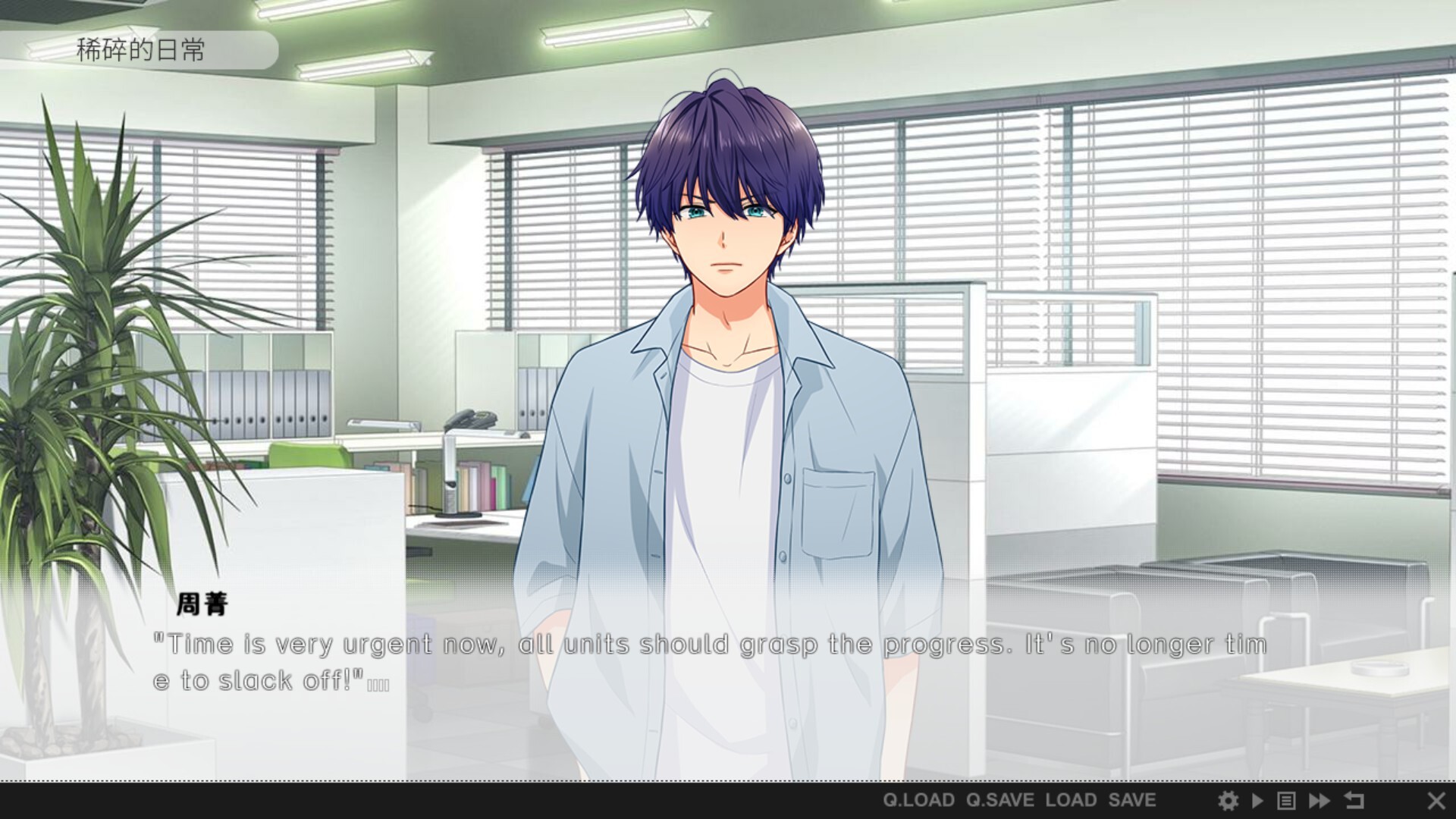This screenshot has height=819, width=1456.
Task: Click the return arrow icon
Action: tap(1354, 800)
